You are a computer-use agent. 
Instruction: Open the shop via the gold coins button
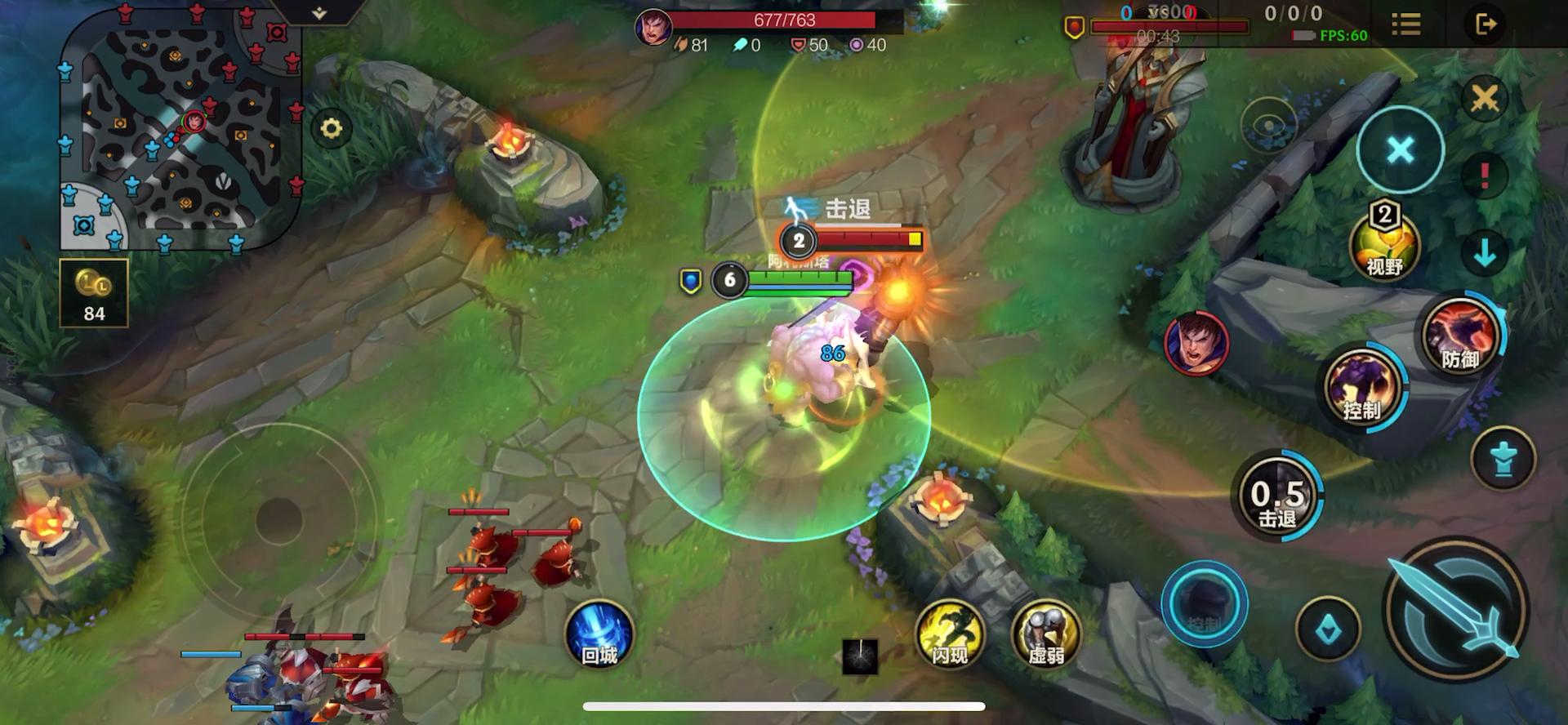[94, 292]
